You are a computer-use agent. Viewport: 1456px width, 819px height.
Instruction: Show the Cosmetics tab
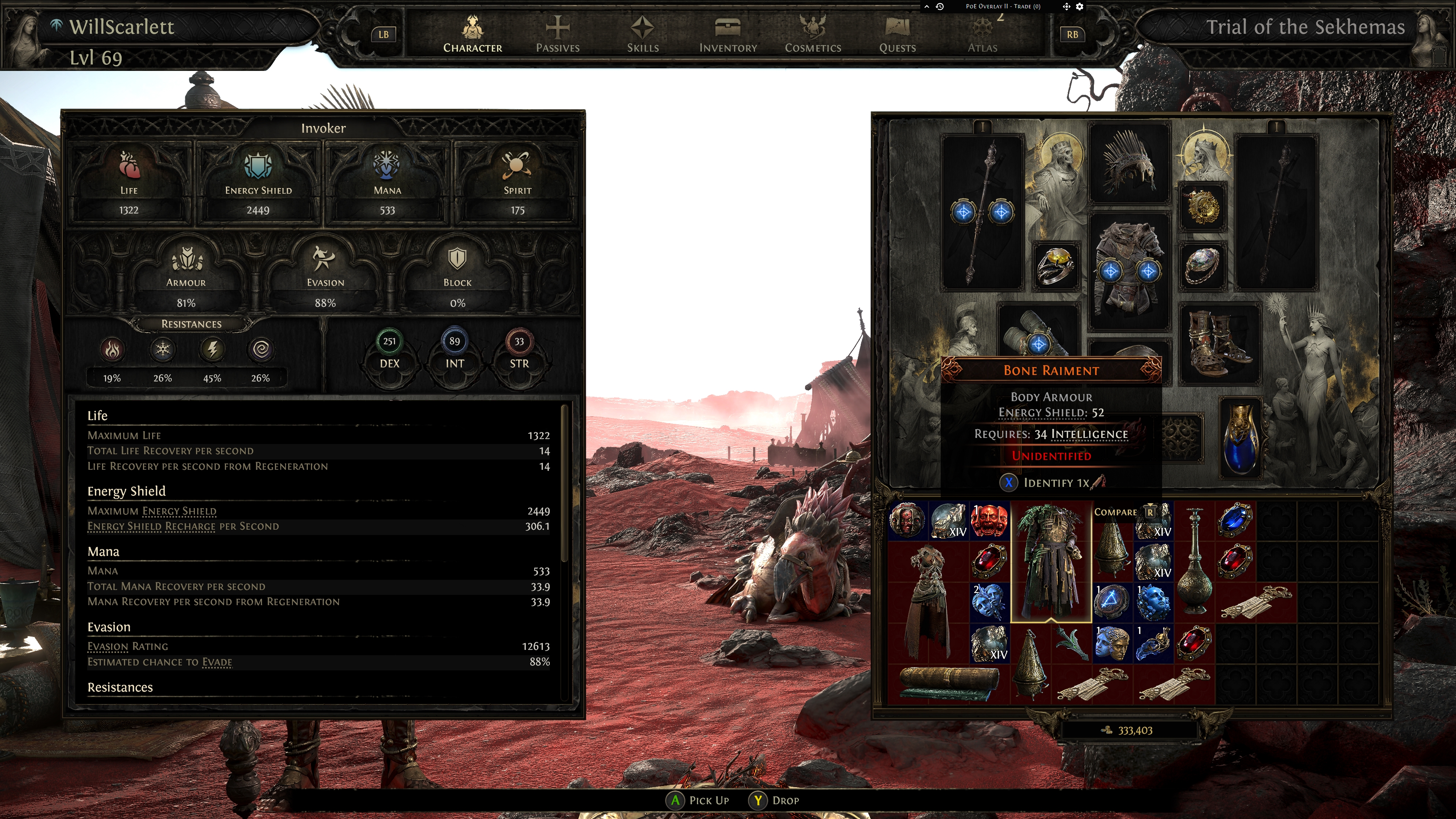(813, 34)
